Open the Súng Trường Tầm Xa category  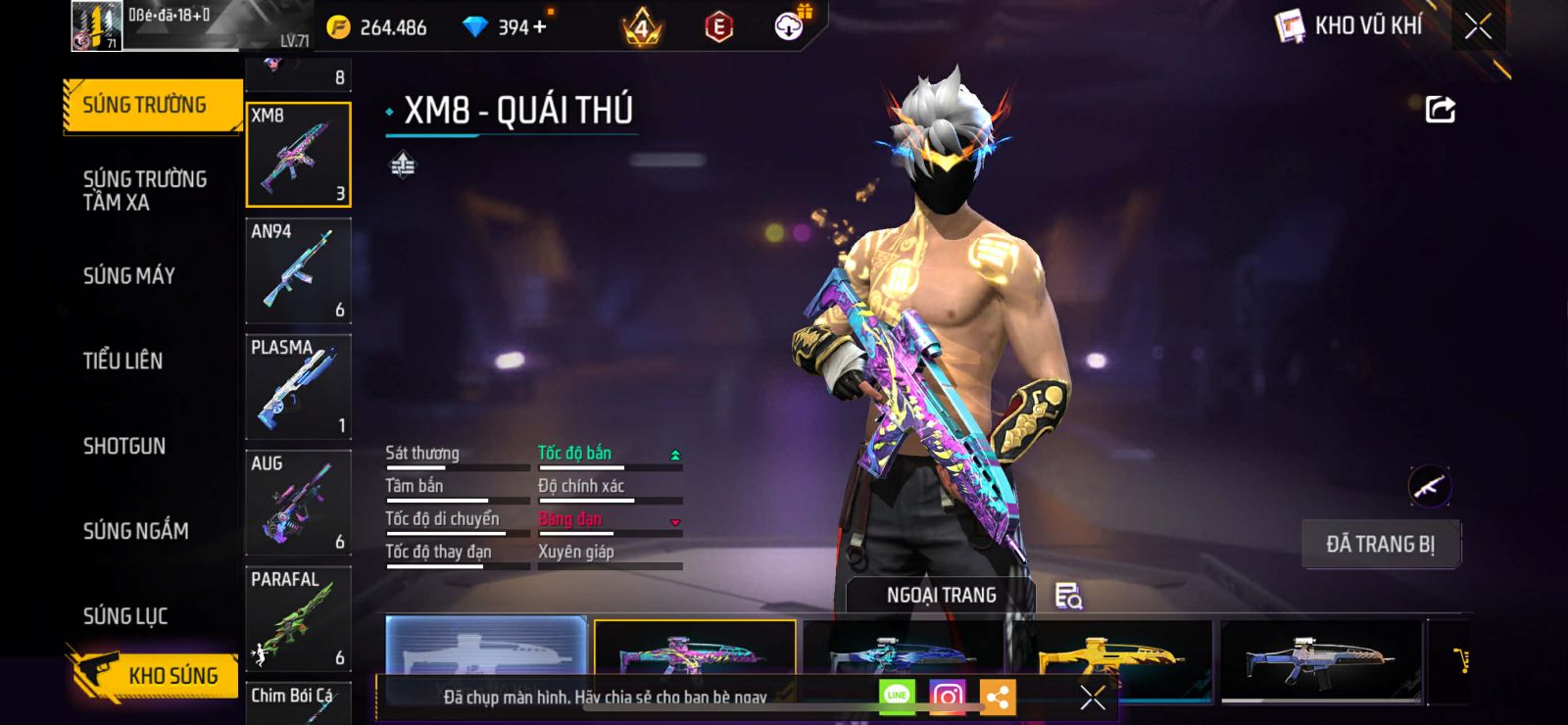(145, 190)
